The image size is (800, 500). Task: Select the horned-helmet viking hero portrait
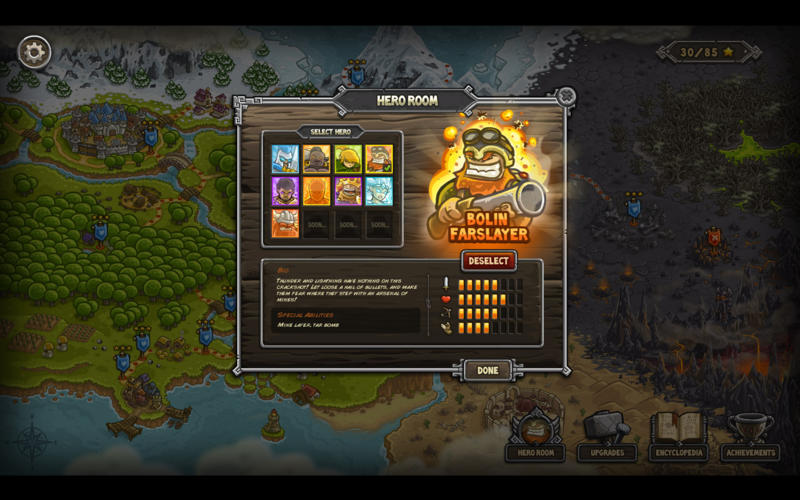click(285, 223)
